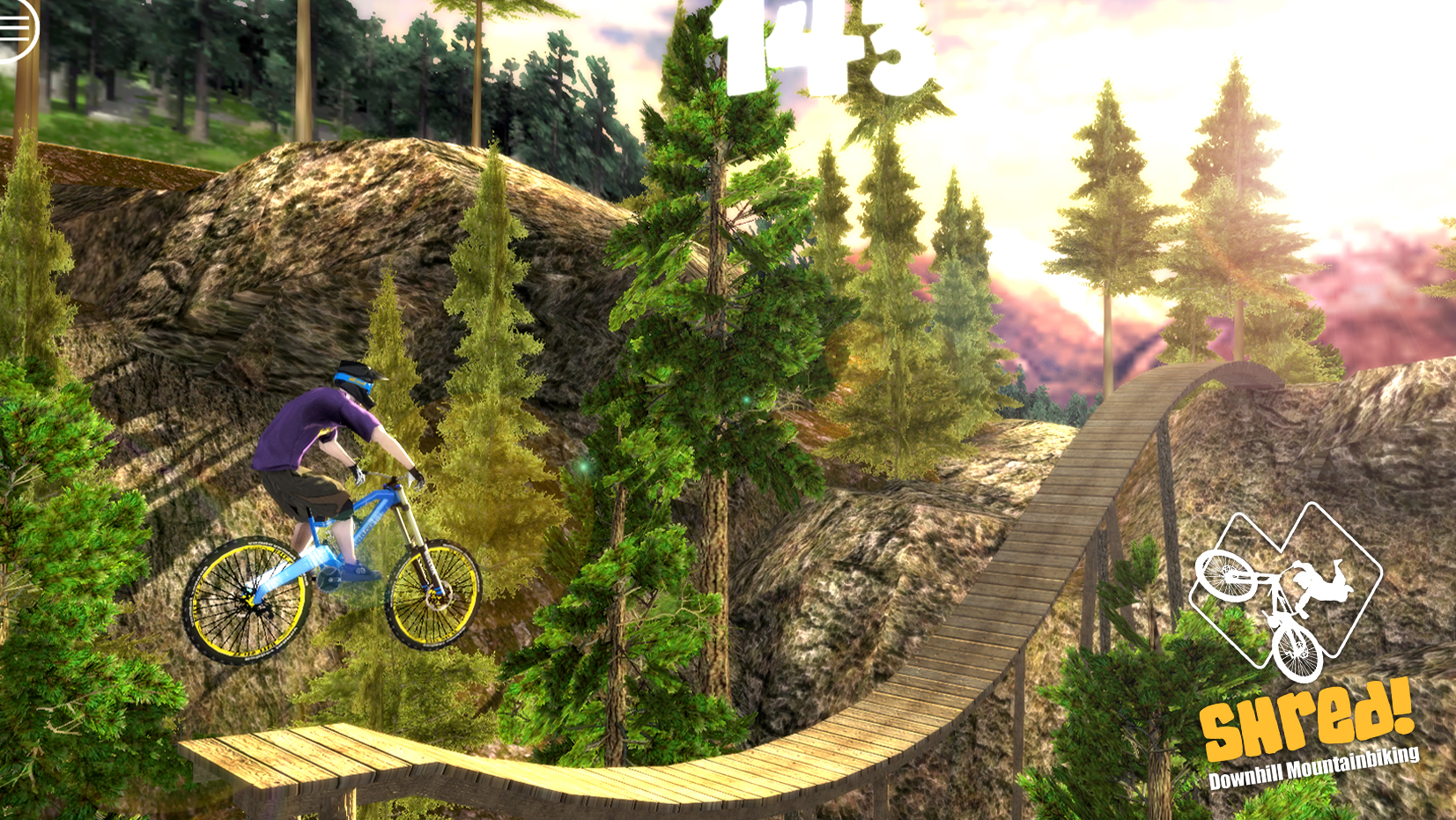Viewport: 1456px width, 820px height.
Task: Select the crashing rider silhouette in the logo
Action: pos(1323,586)
